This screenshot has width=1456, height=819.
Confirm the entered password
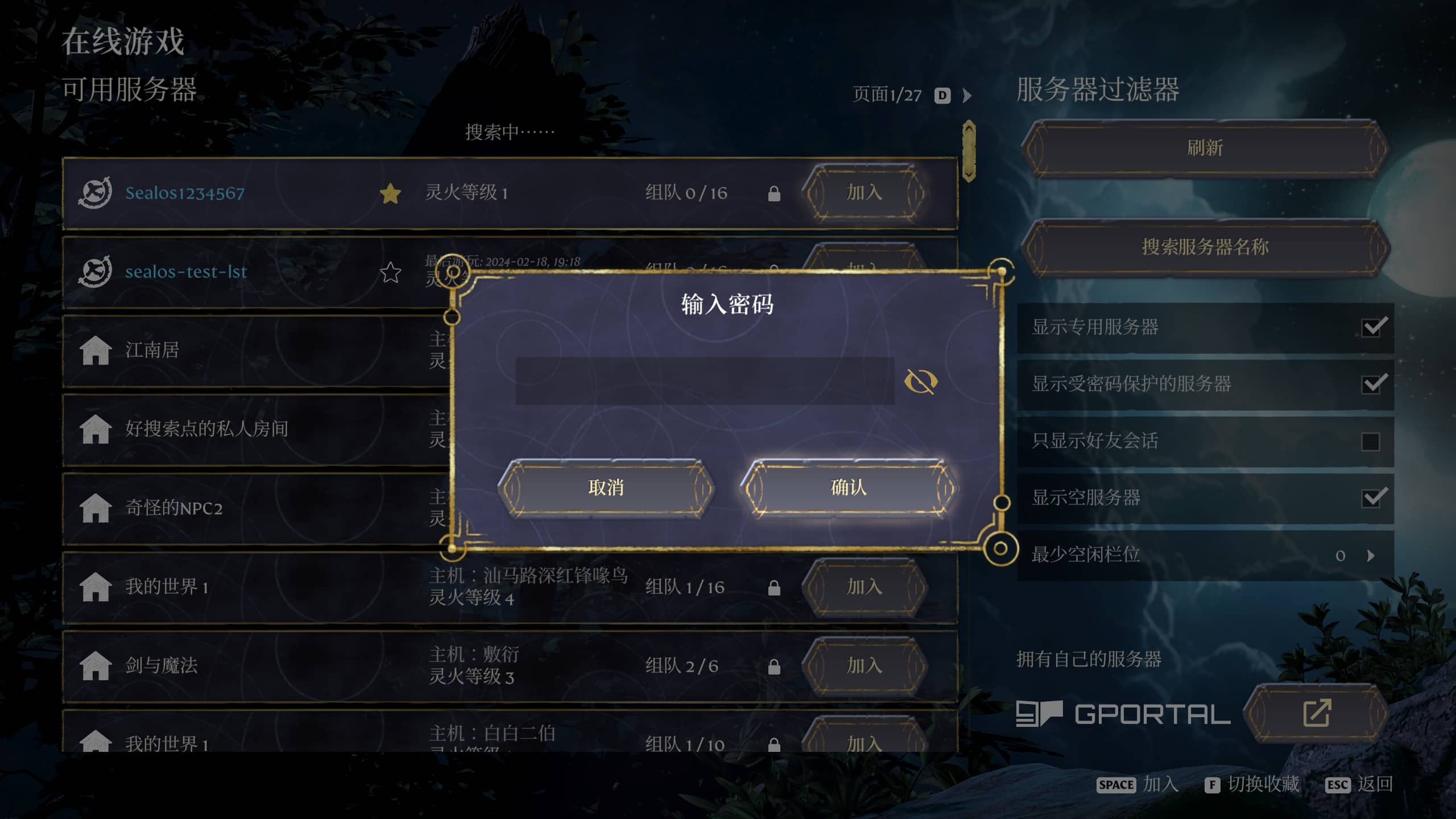[848, 487]
